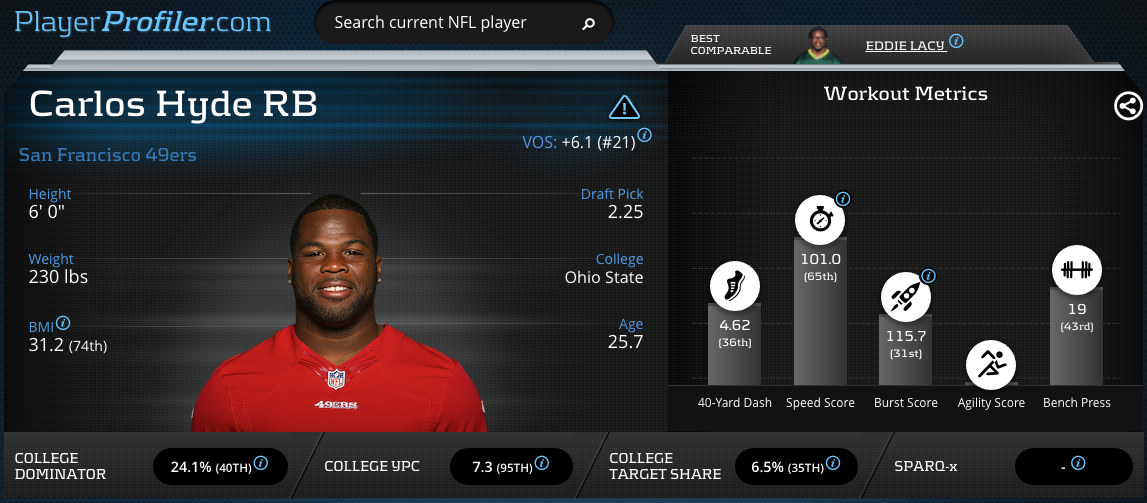The width and height of the screenshot is (1147, 503).
Task: Open Eddie Lacy's comparable player profile
Action: [x=905, y=44]
